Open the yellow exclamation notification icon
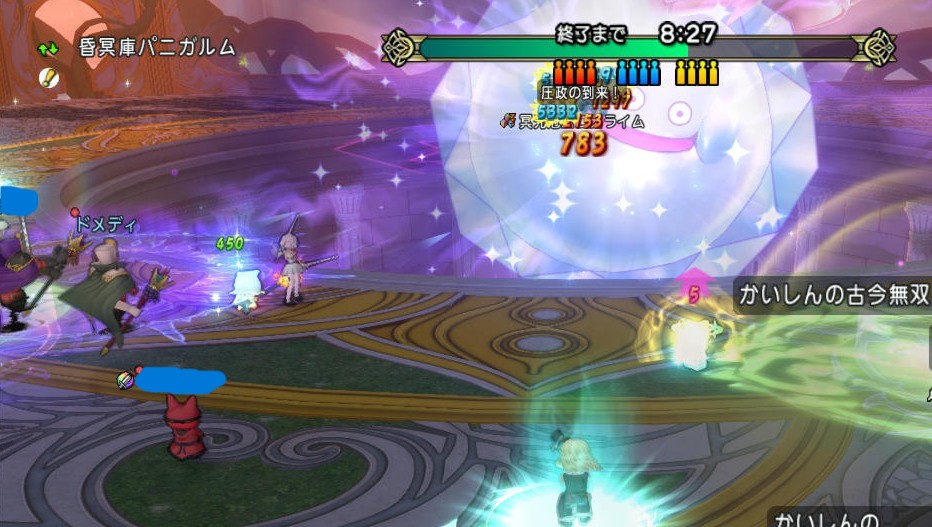Screen dimensions: 932x527 coord(47,77)
